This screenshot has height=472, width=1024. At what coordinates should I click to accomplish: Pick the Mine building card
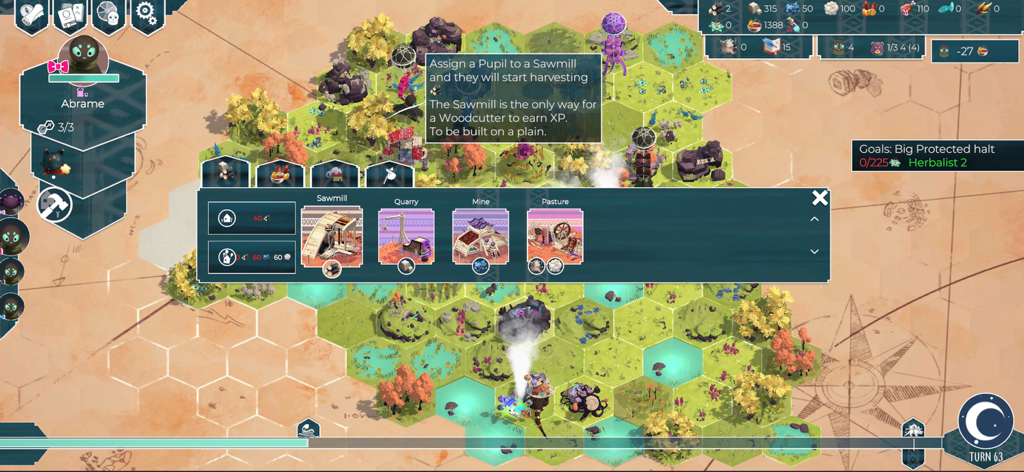tap(481, 238)
